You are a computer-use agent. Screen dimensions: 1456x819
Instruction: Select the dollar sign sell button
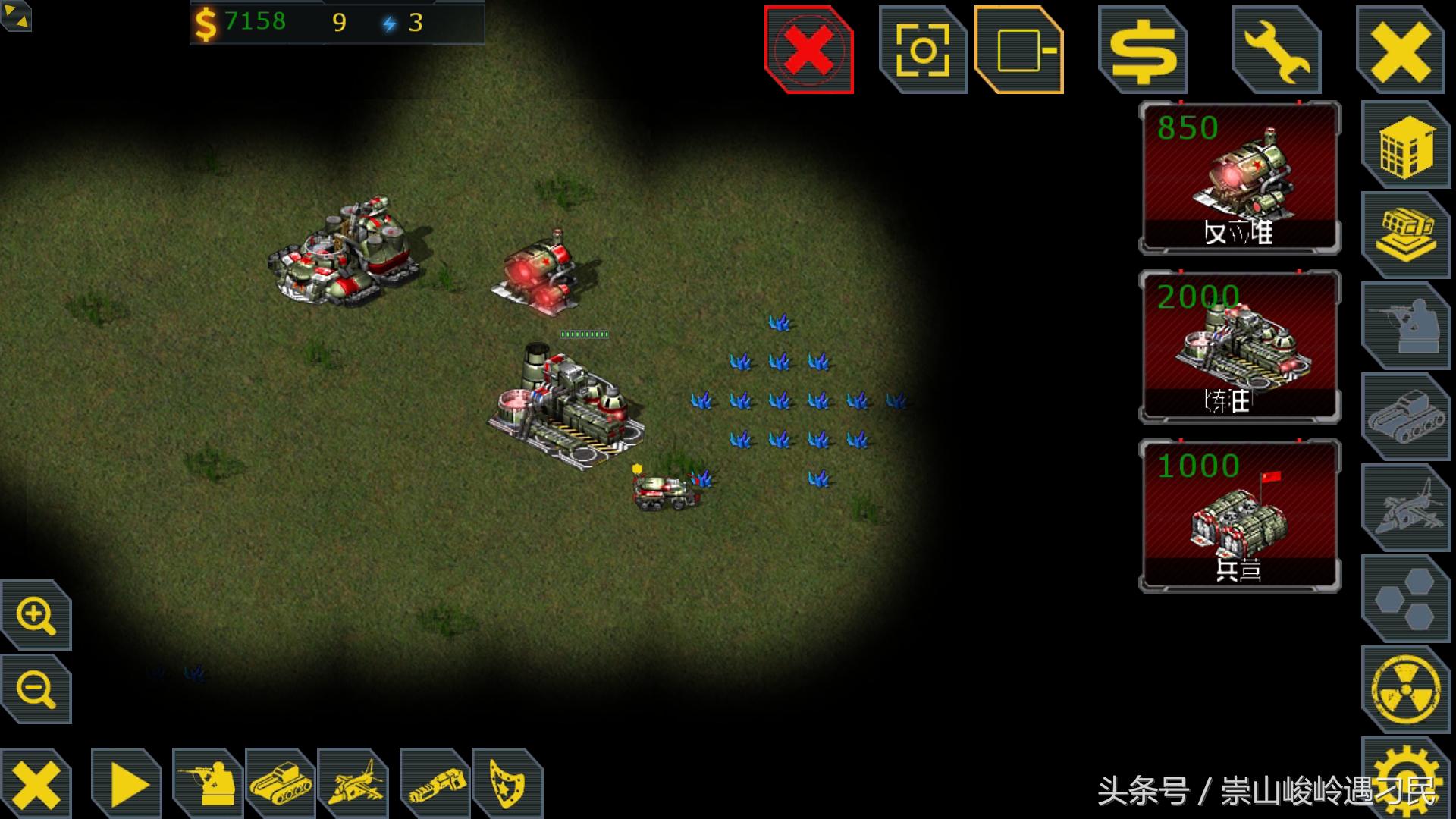[1143, 52]
